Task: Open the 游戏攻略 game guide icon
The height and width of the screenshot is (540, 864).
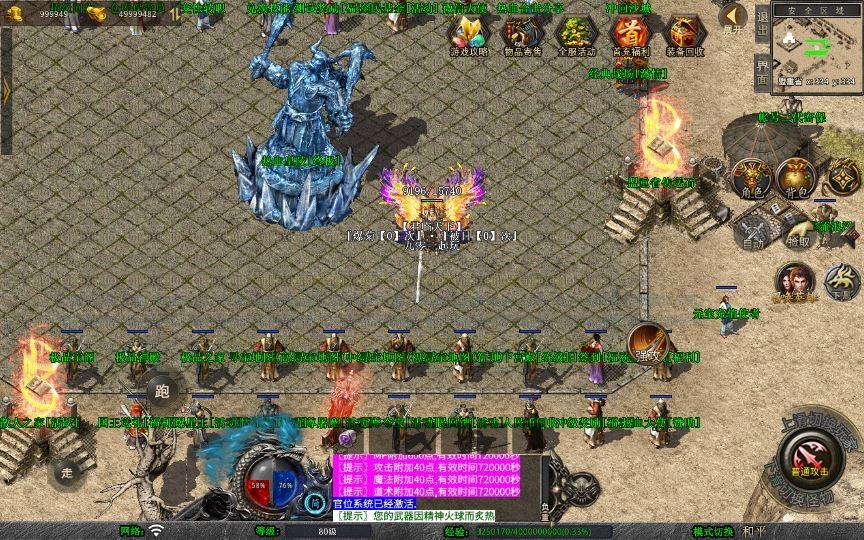Action: click(x=467, y=34)
